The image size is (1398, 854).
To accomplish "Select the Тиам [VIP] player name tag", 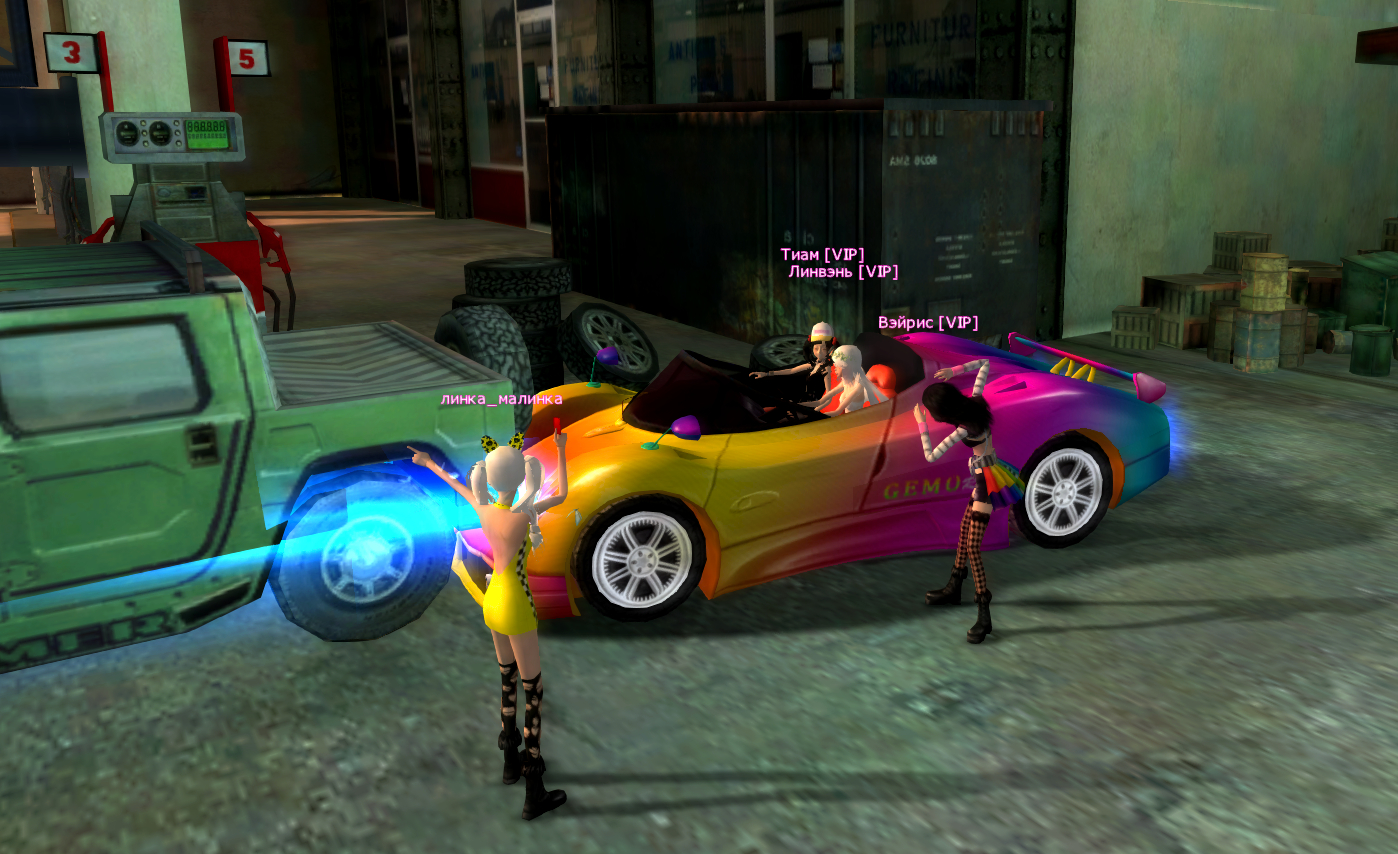I will 822,255.
